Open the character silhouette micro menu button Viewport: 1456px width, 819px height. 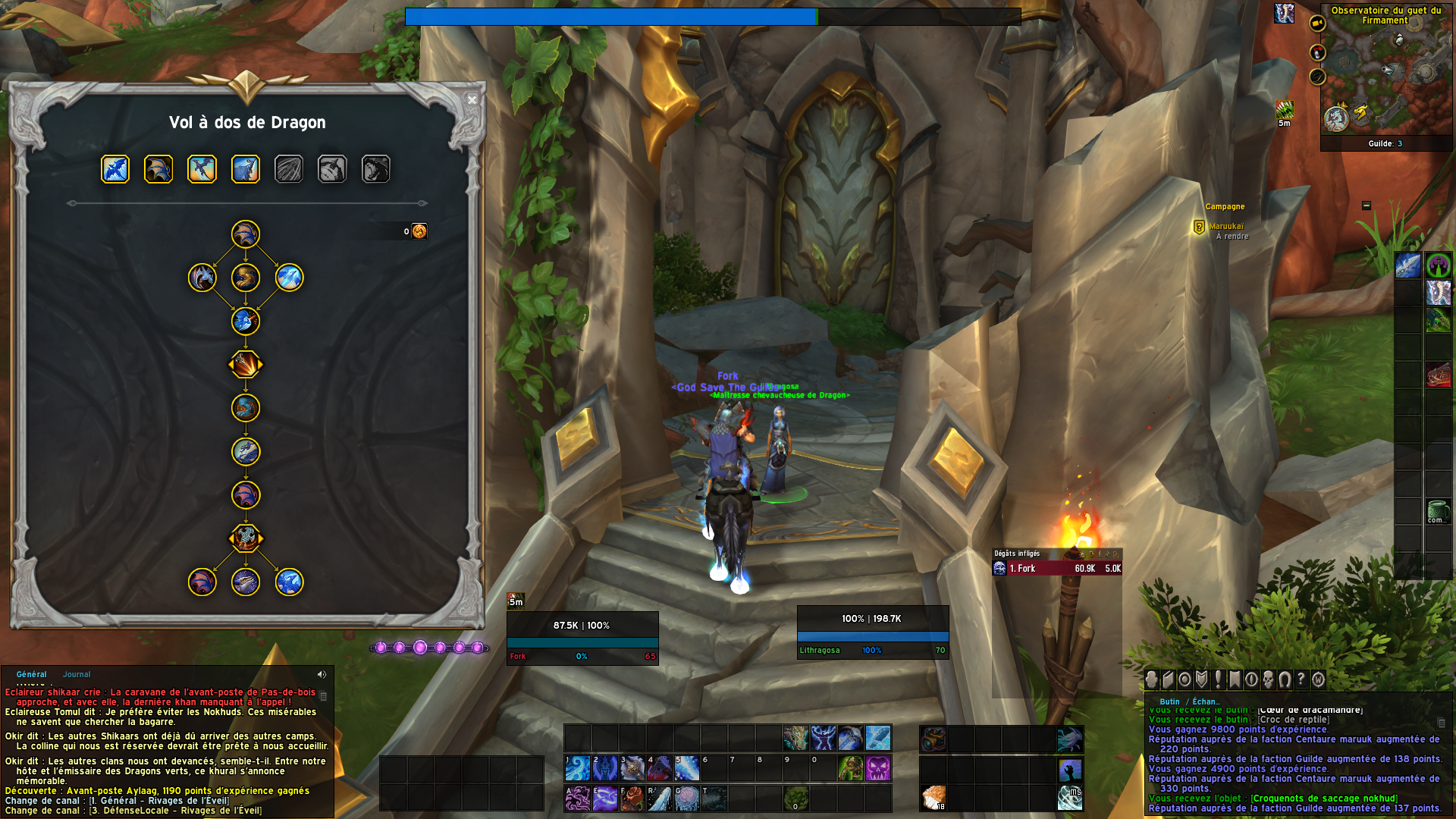(x=1152, y=679)
